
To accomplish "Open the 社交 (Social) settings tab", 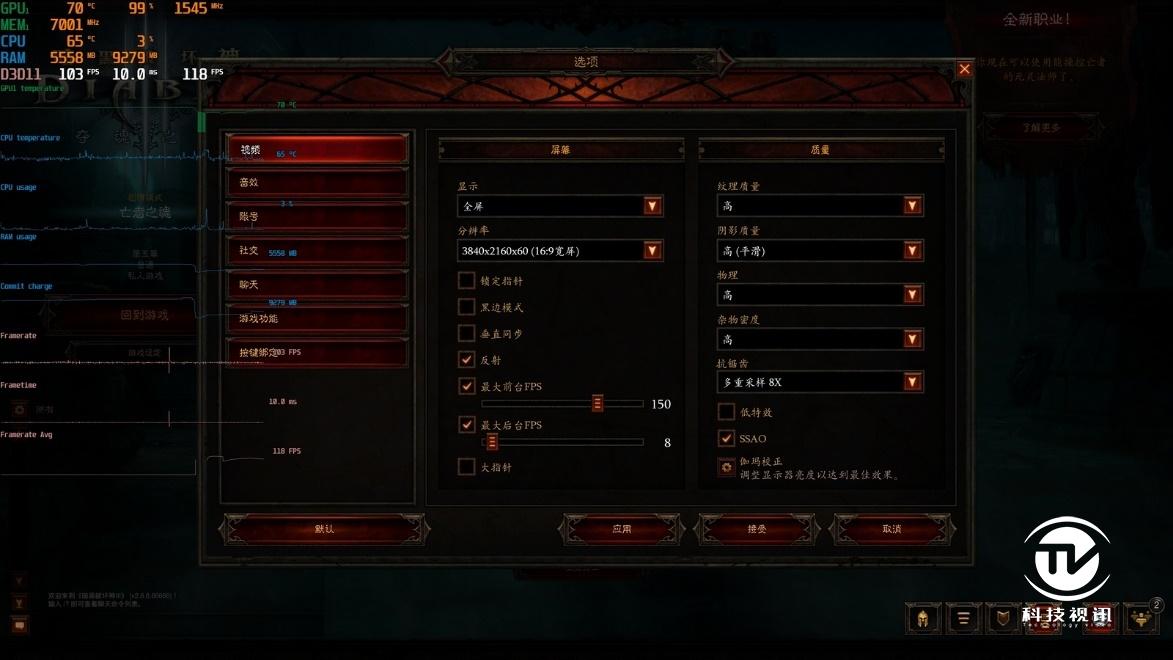I will [317, 250].
